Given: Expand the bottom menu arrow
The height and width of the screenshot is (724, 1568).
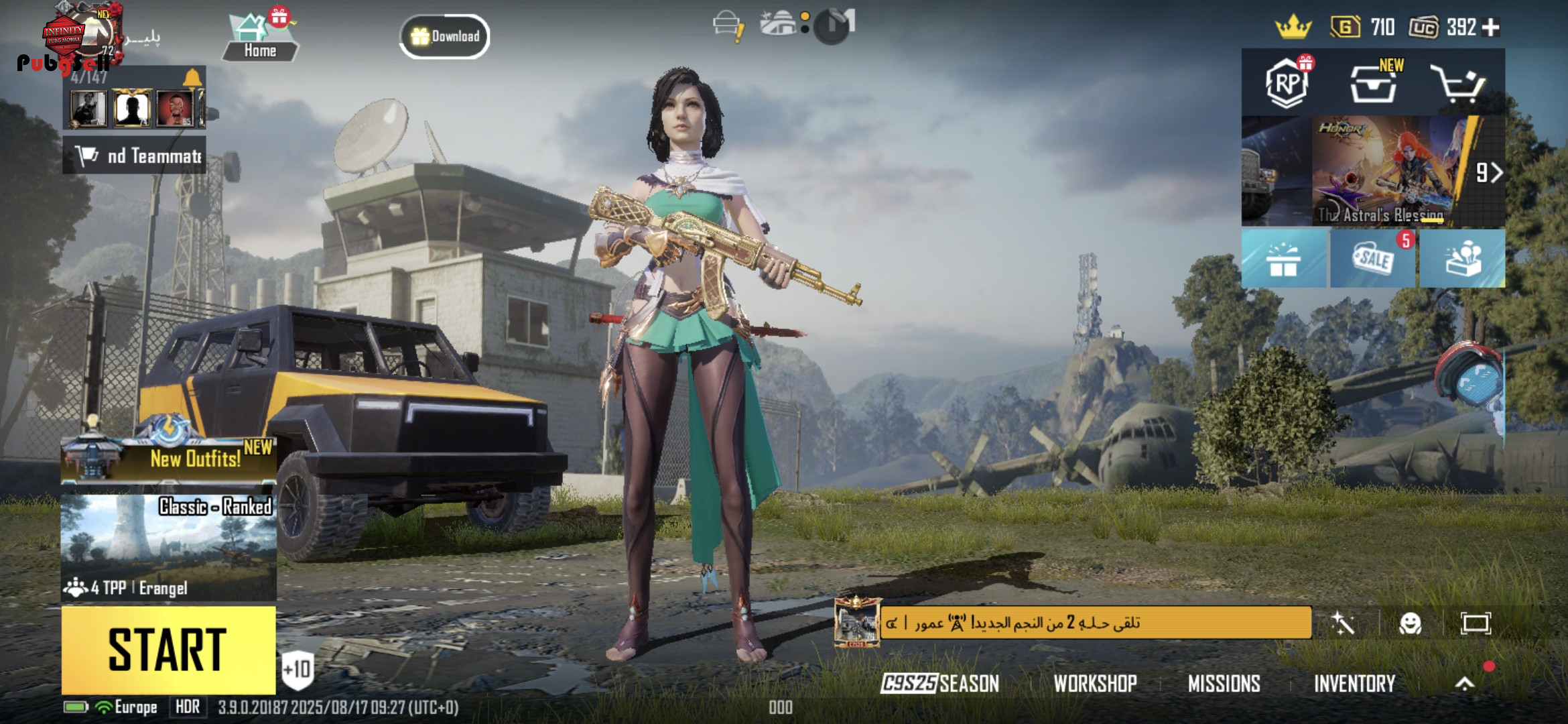Looking at the screenshot, I should (x=1465, y=683).
